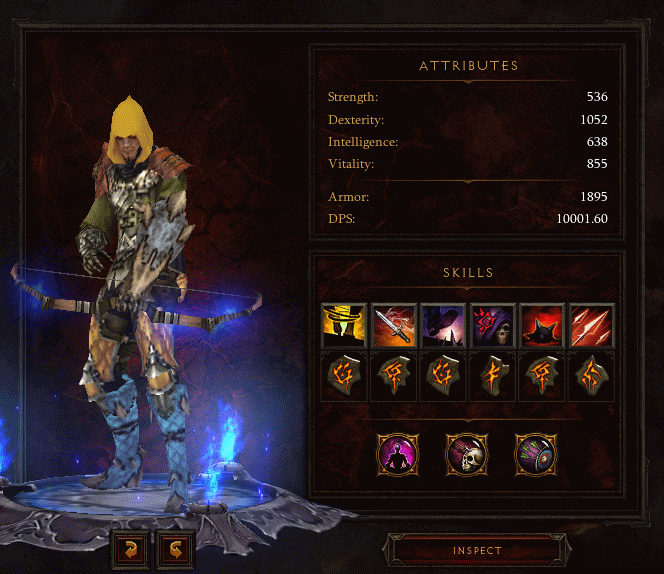Rotate character using the right curved-arrow button
The height and width of the screenshot is (574, 664).
coord(176,549)
